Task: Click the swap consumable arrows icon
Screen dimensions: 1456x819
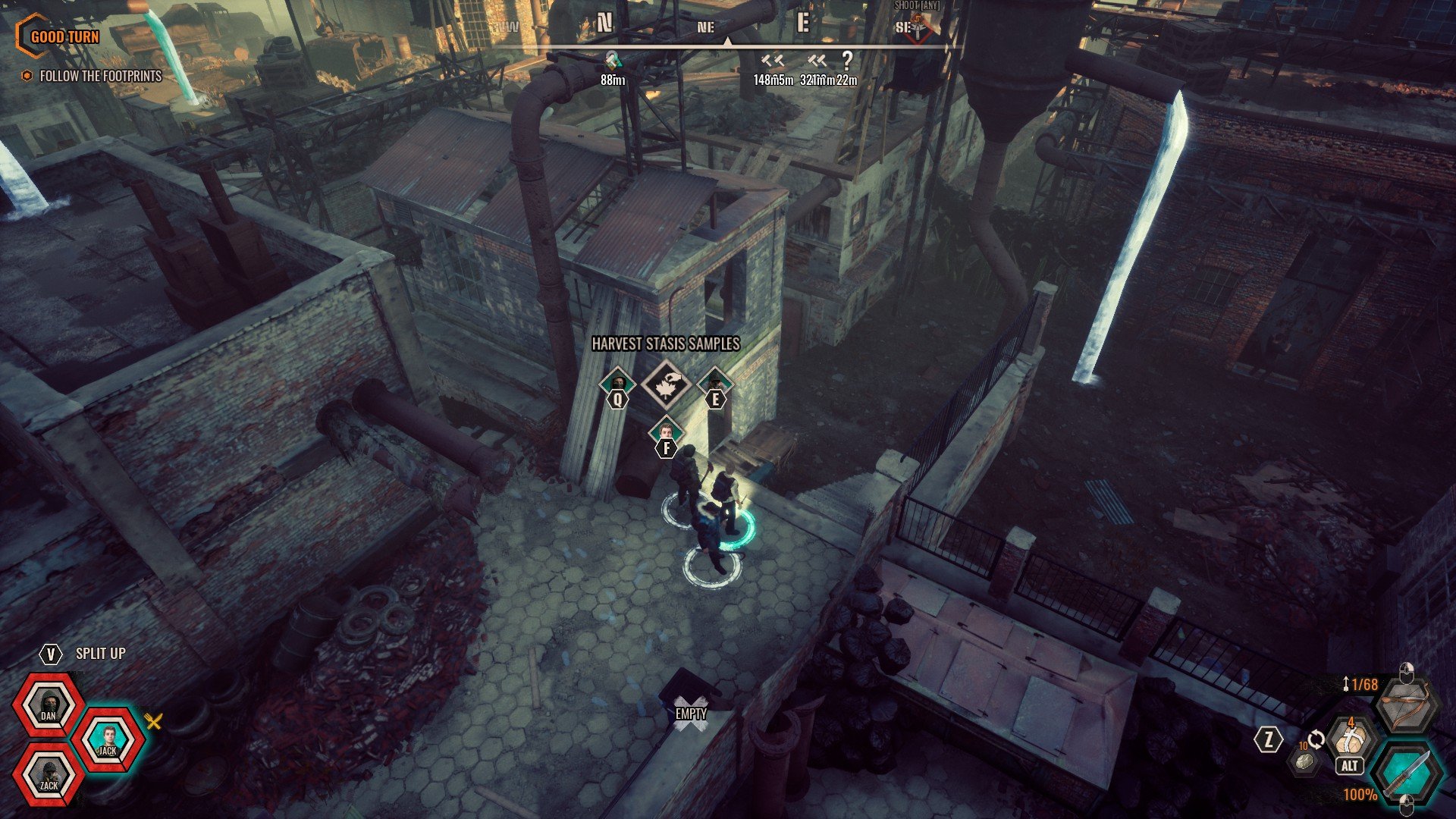Action: tap(1316, 739)
